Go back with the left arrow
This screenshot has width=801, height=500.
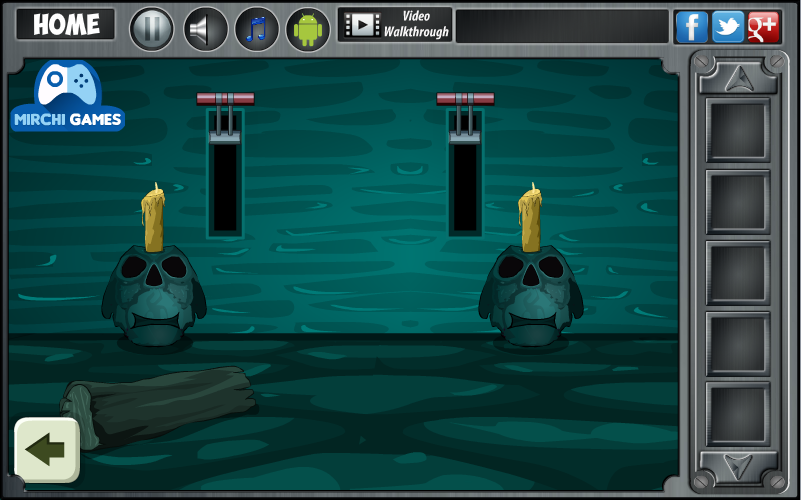(x=46, y=450)
